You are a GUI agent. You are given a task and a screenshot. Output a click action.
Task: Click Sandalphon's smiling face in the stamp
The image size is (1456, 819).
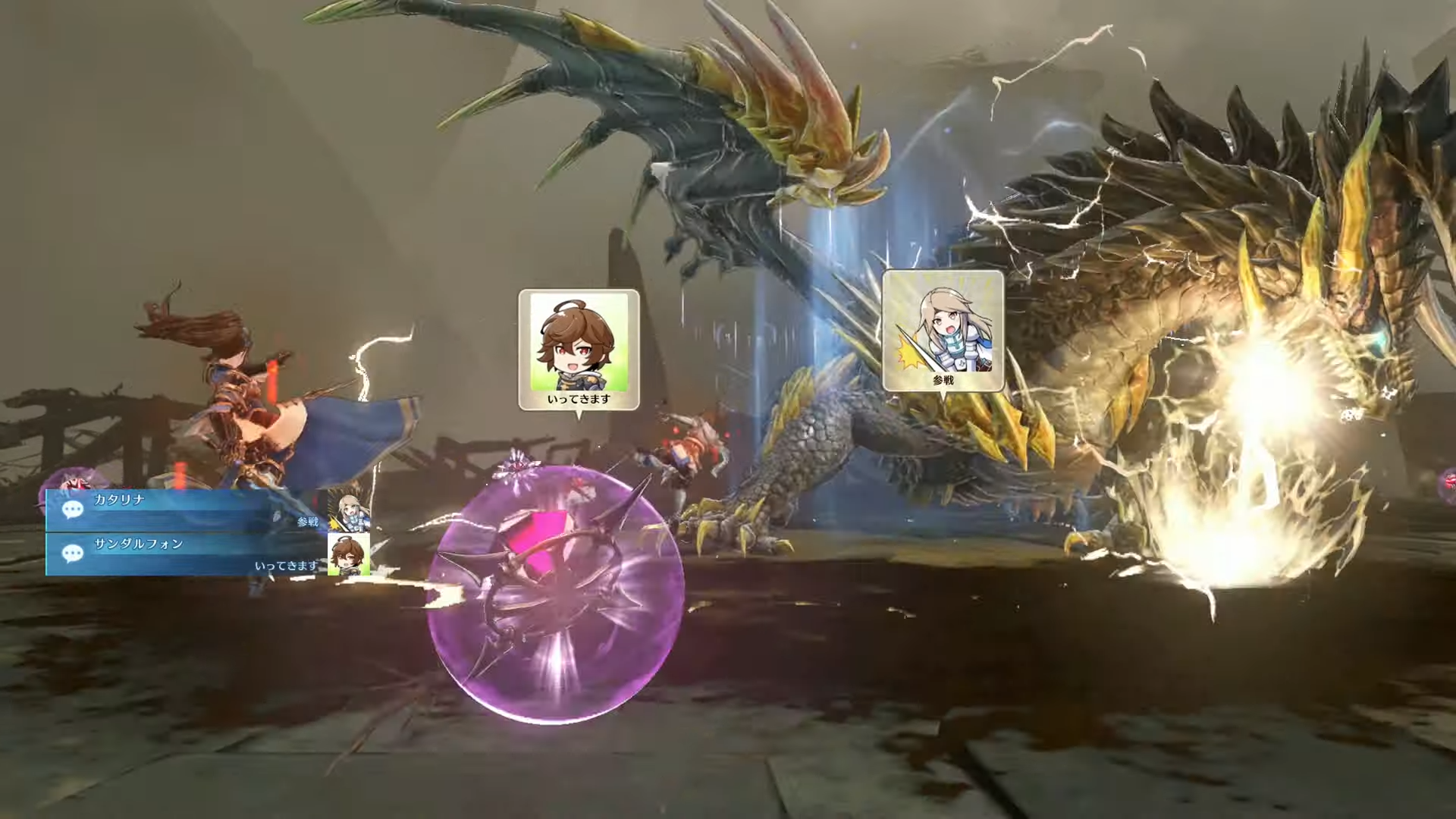(574, 345)
